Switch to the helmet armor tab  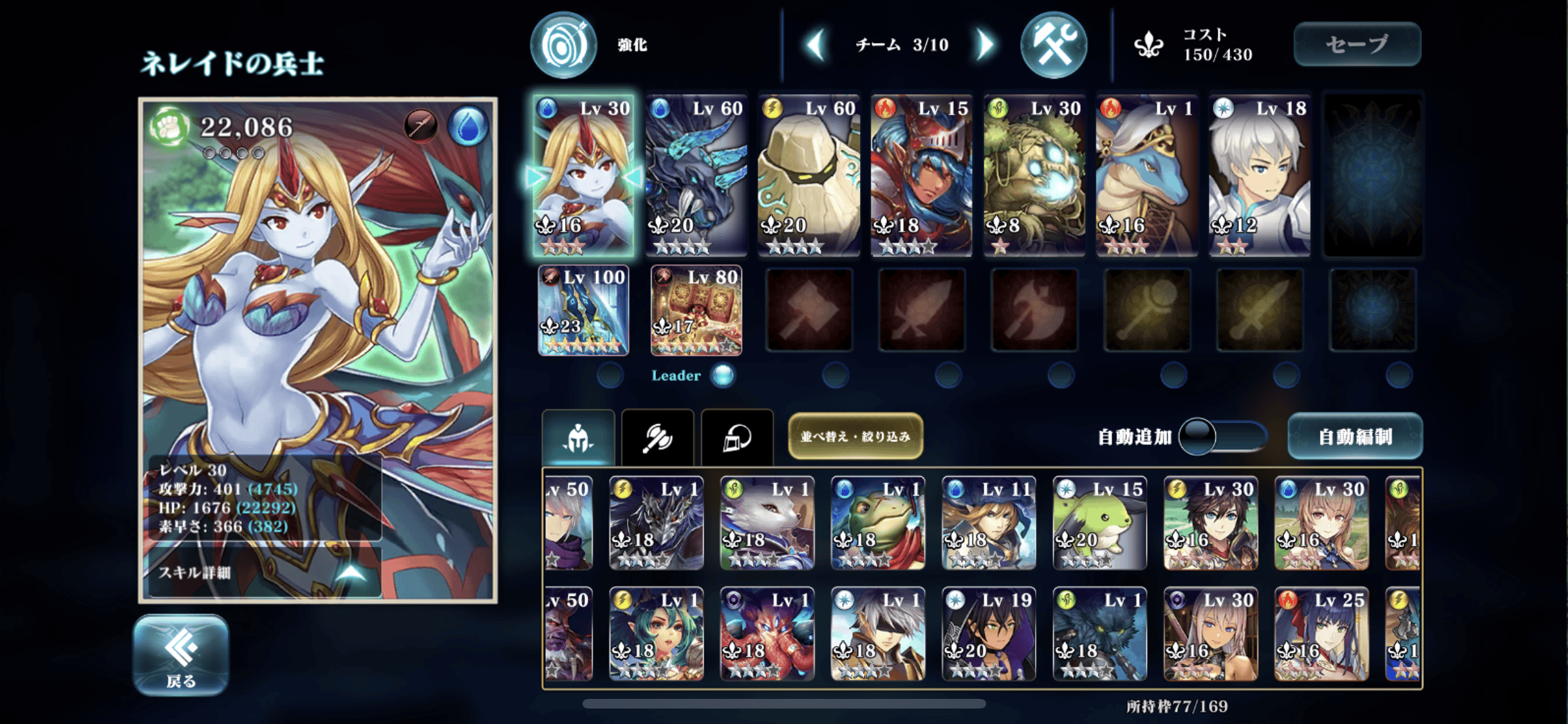(x=737, y=438)
